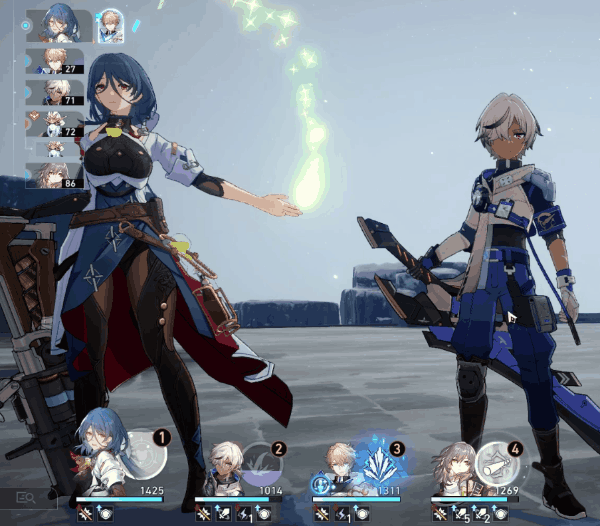Click the current-turn blue-haired portrait in turn order
The image size is (600, 526).
click(x=58, y=24)
